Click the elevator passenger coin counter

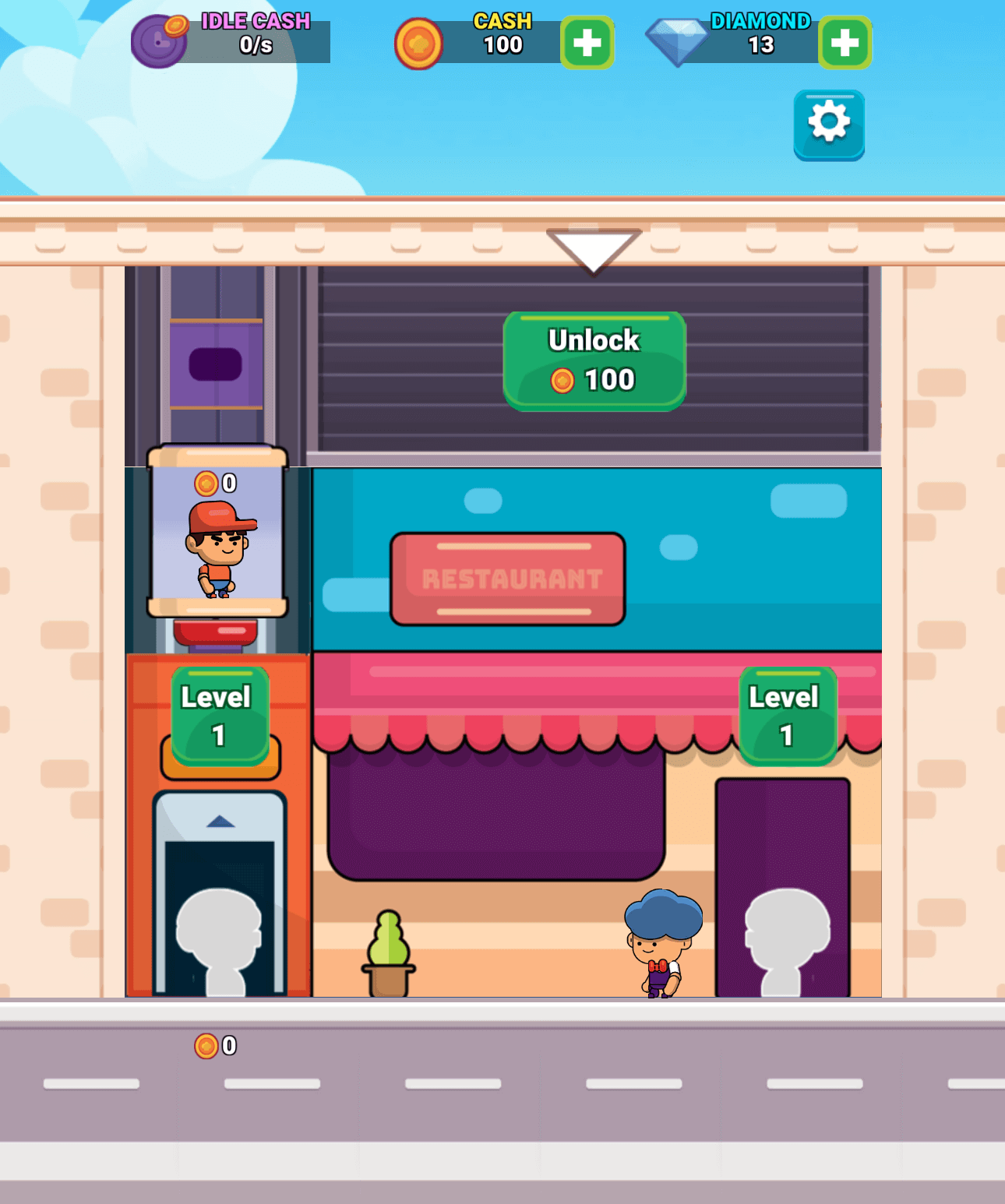216,483
